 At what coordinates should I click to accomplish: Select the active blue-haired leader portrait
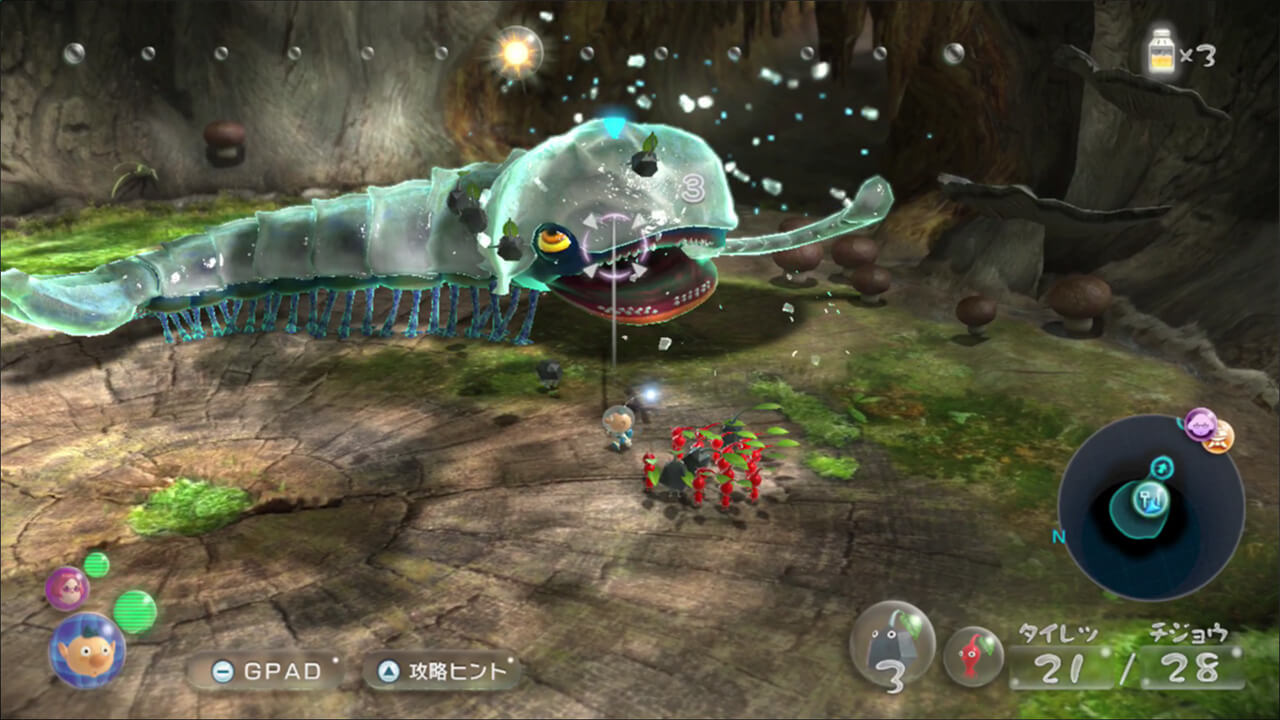click(87, 650)
